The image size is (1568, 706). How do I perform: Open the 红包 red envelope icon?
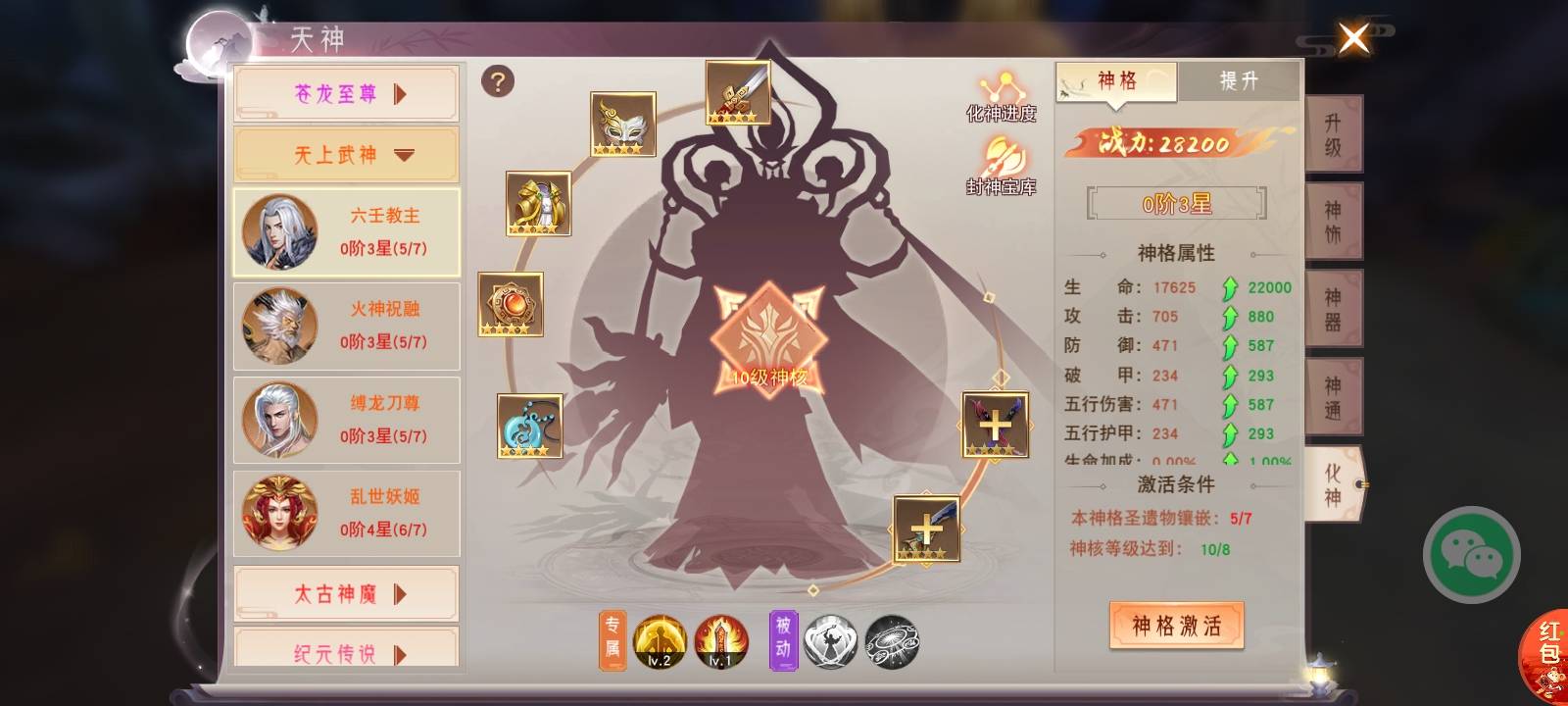[1547, 649]
